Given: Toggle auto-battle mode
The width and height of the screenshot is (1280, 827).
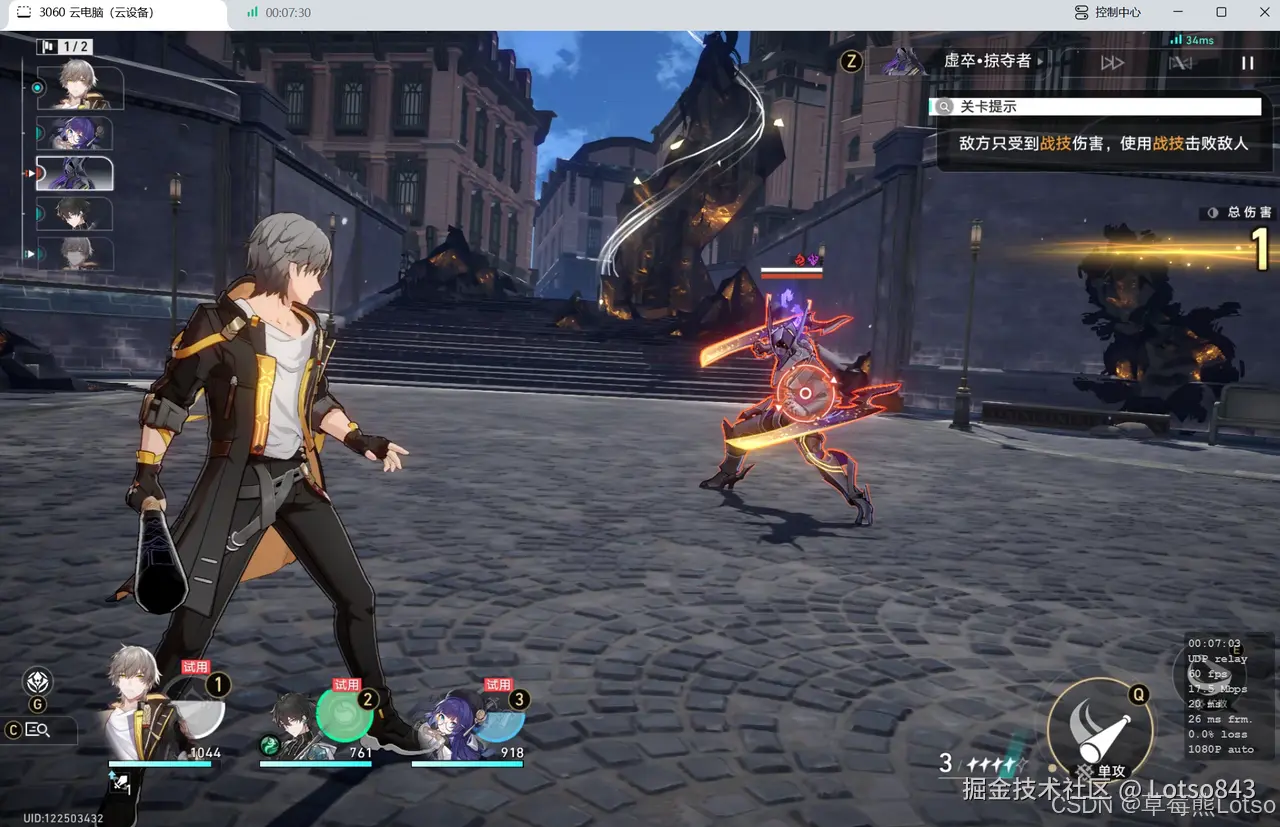Looking at the screenshot, I should click(x=1181, y=63).
